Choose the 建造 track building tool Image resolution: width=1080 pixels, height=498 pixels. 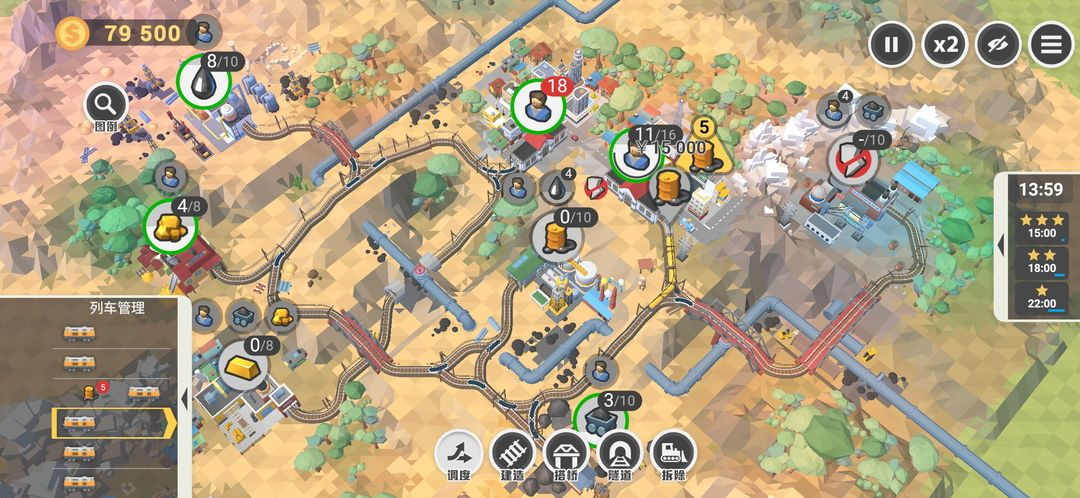point(513,455)
